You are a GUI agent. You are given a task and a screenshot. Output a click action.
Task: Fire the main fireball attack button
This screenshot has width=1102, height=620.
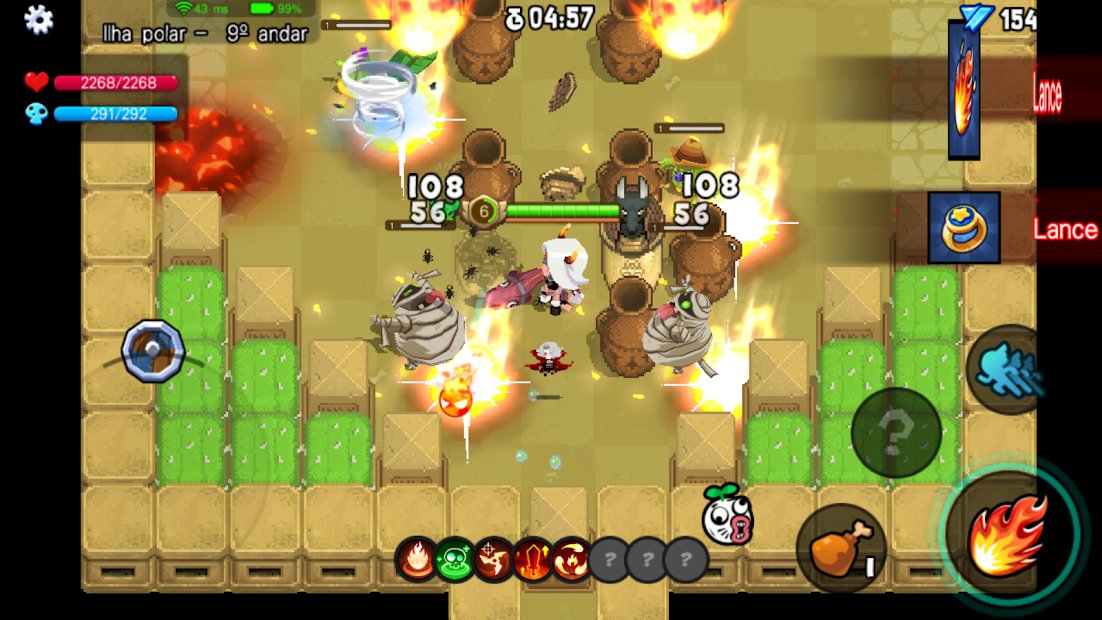[x=1008, y=535]
